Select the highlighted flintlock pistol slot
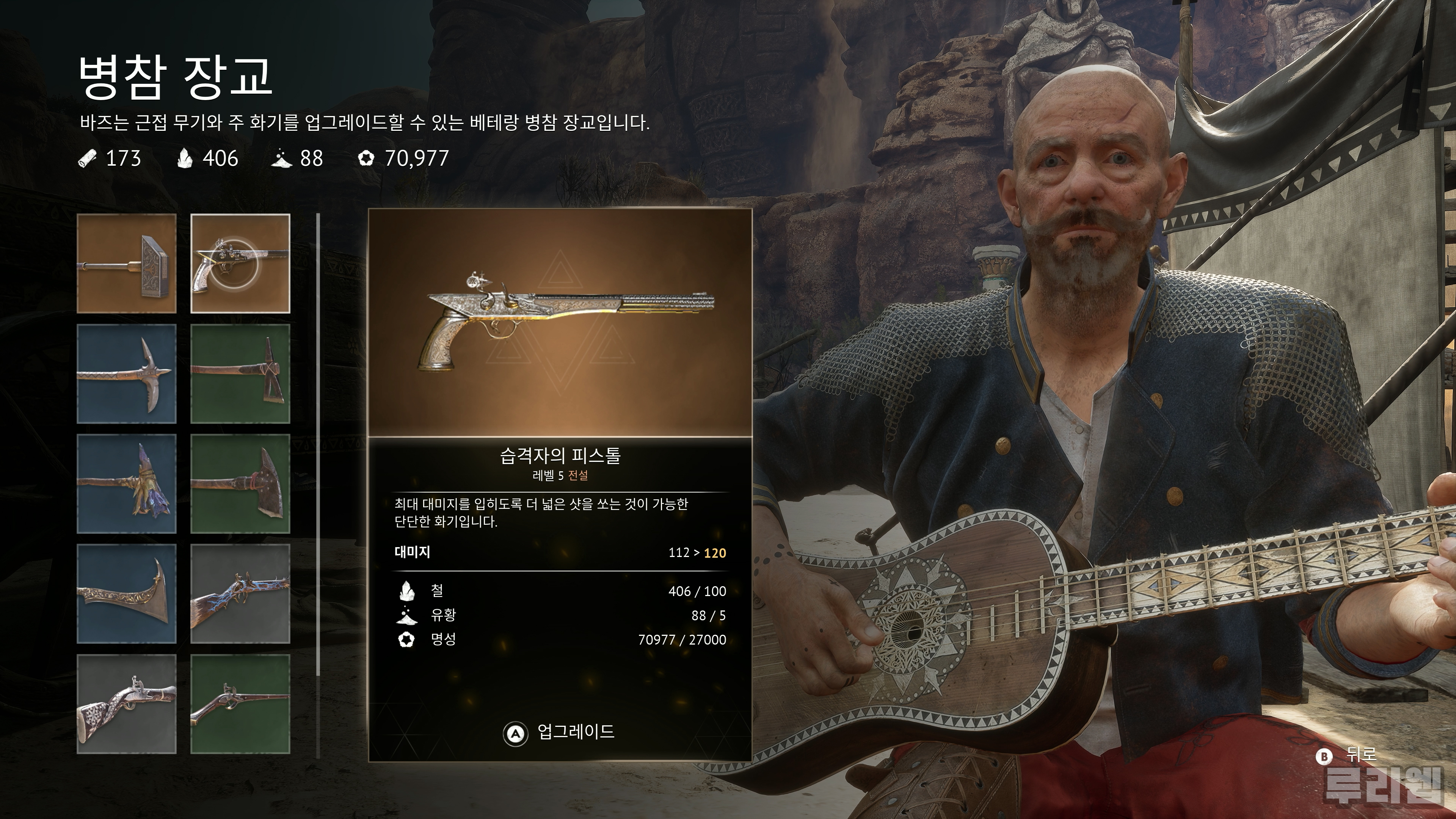The width and height of the screenshot is (1456, 819). point(240,264)
